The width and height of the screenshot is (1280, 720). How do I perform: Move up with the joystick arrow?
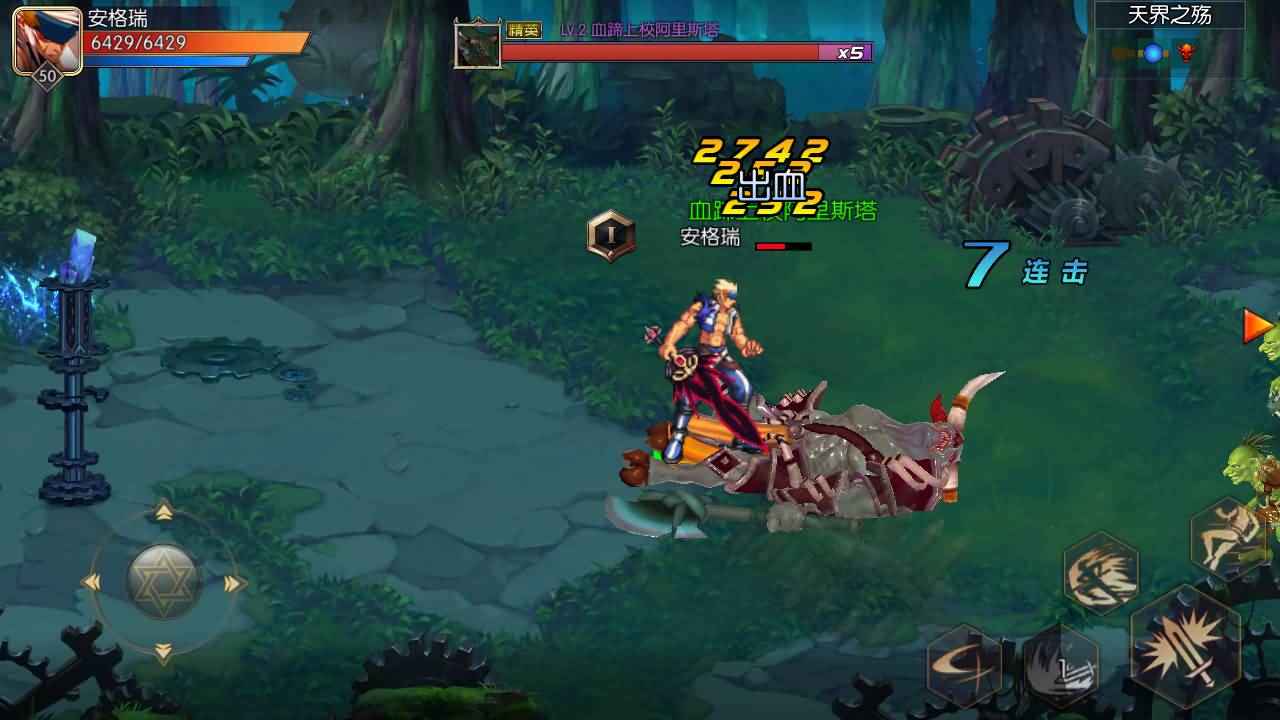(x=164, y=512)
